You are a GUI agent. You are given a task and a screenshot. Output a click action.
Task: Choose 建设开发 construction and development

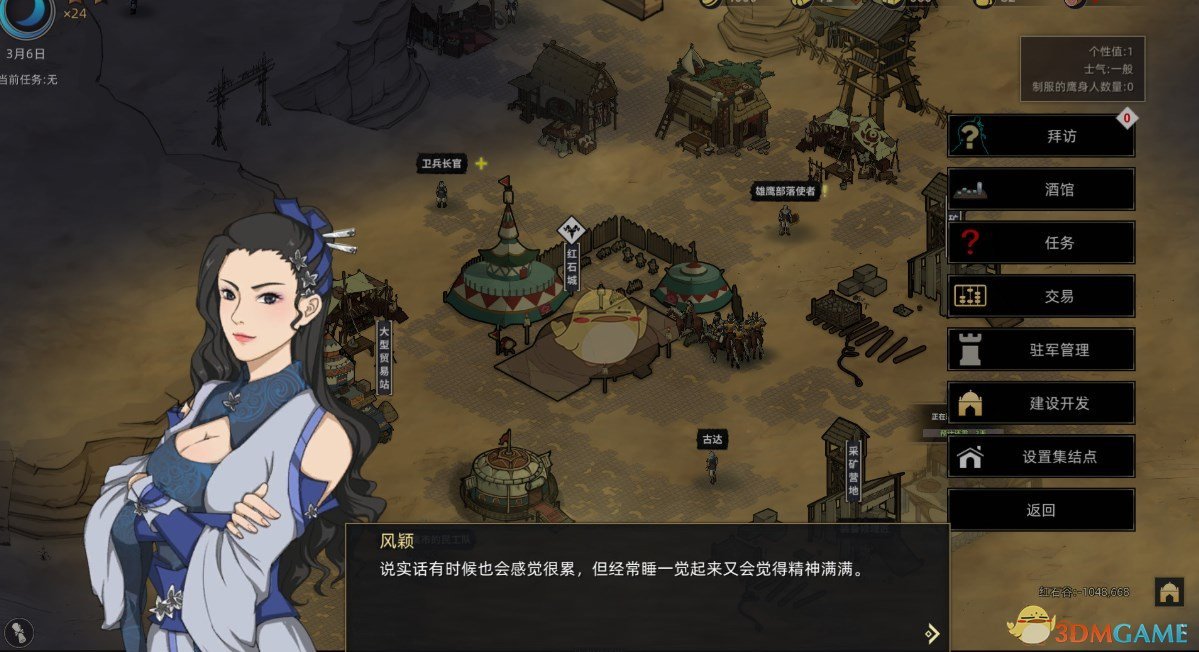pyautogui.click(x=1040, y=403)
